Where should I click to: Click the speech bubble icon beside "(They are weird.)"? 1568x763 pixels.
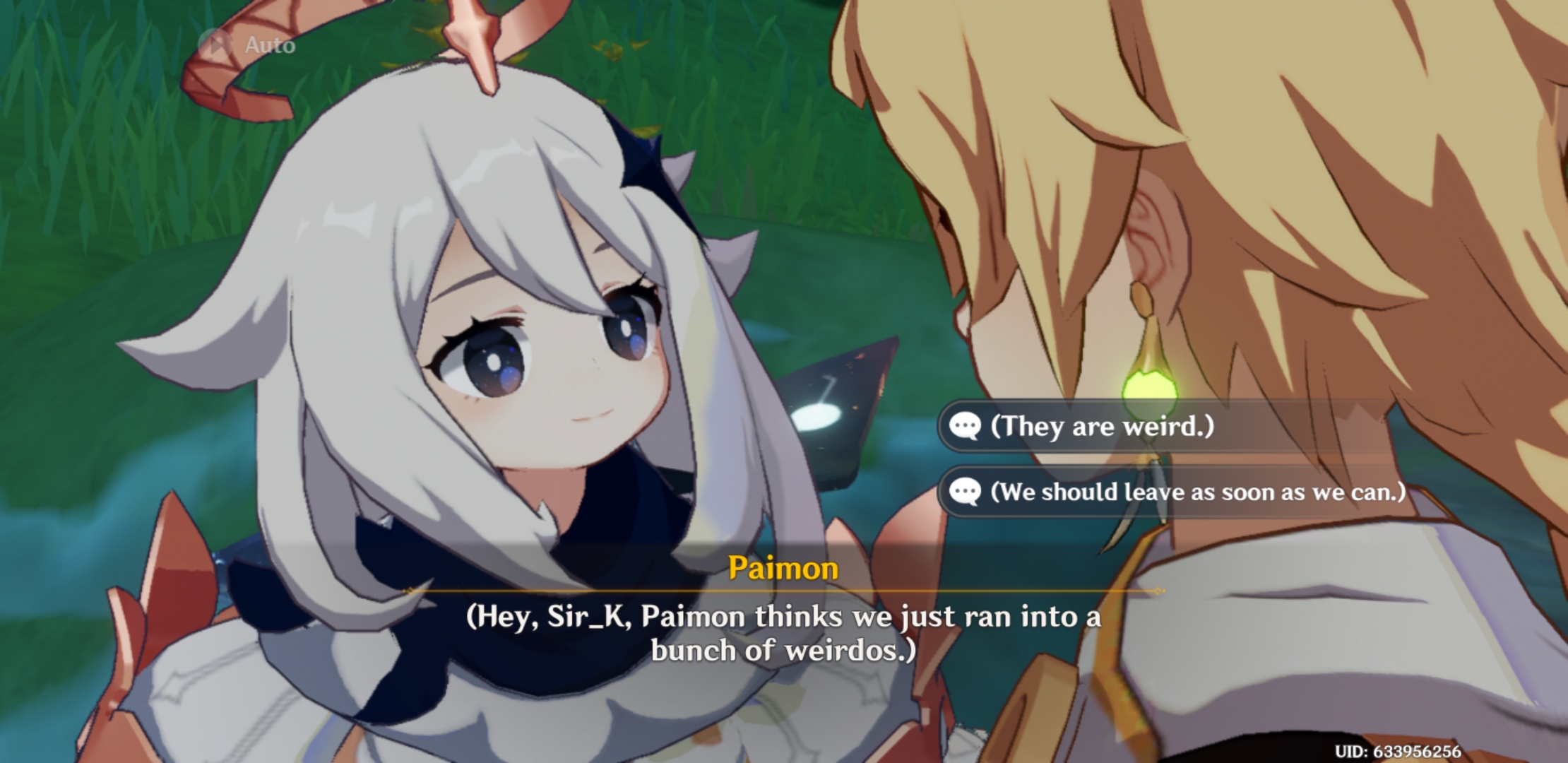coord(966,425)
